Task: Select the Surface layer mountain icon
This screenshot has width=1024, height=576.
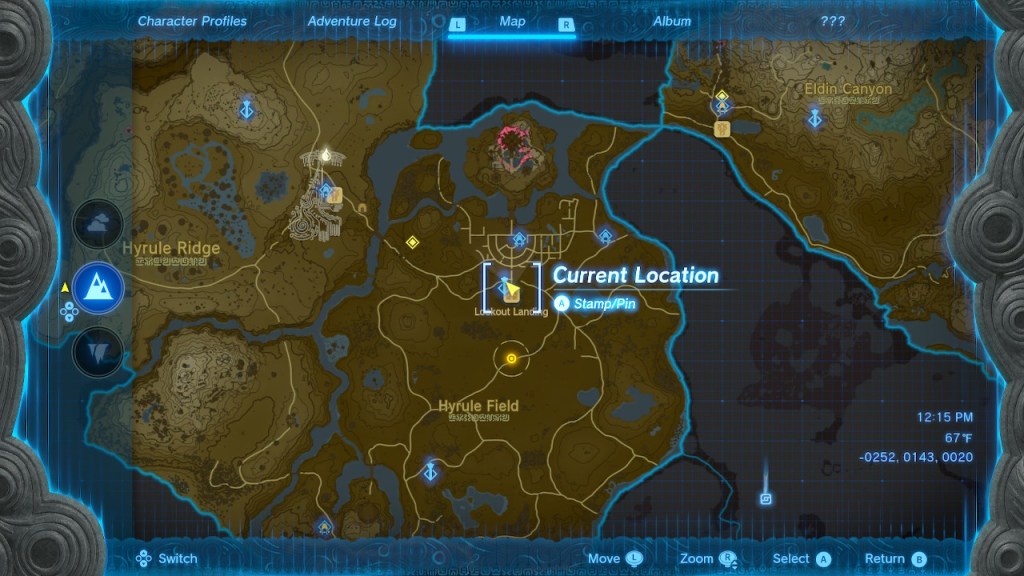Action: click(99, 287)
